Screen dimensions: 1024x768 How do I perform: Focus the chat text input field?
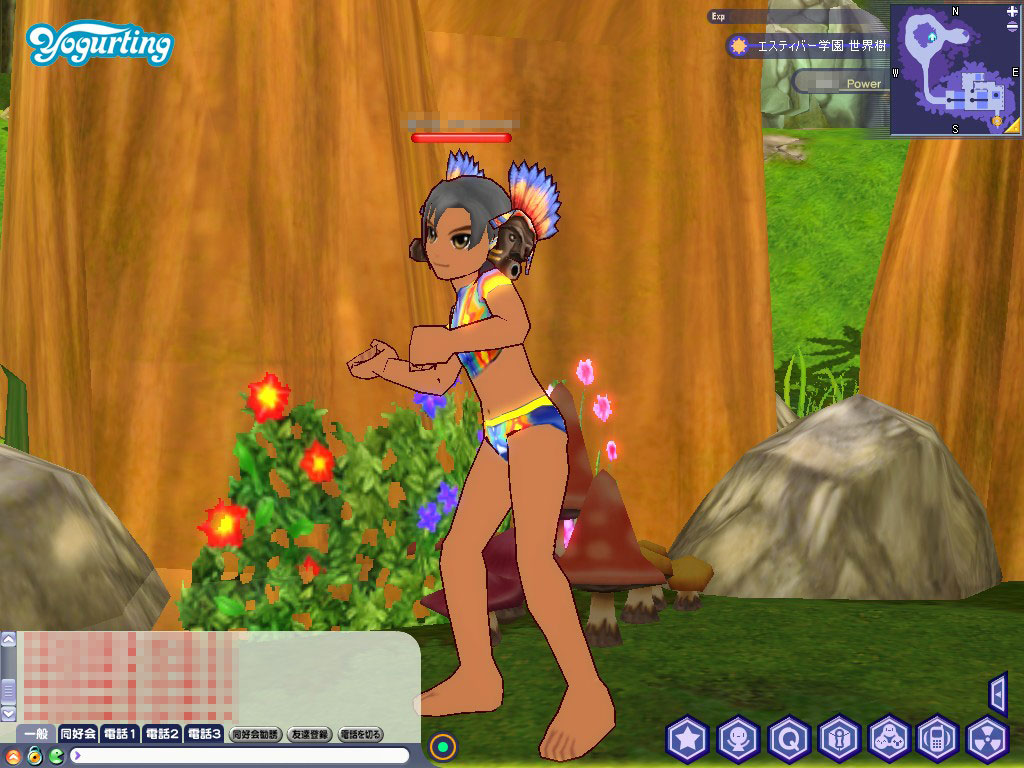pos(240,755)
